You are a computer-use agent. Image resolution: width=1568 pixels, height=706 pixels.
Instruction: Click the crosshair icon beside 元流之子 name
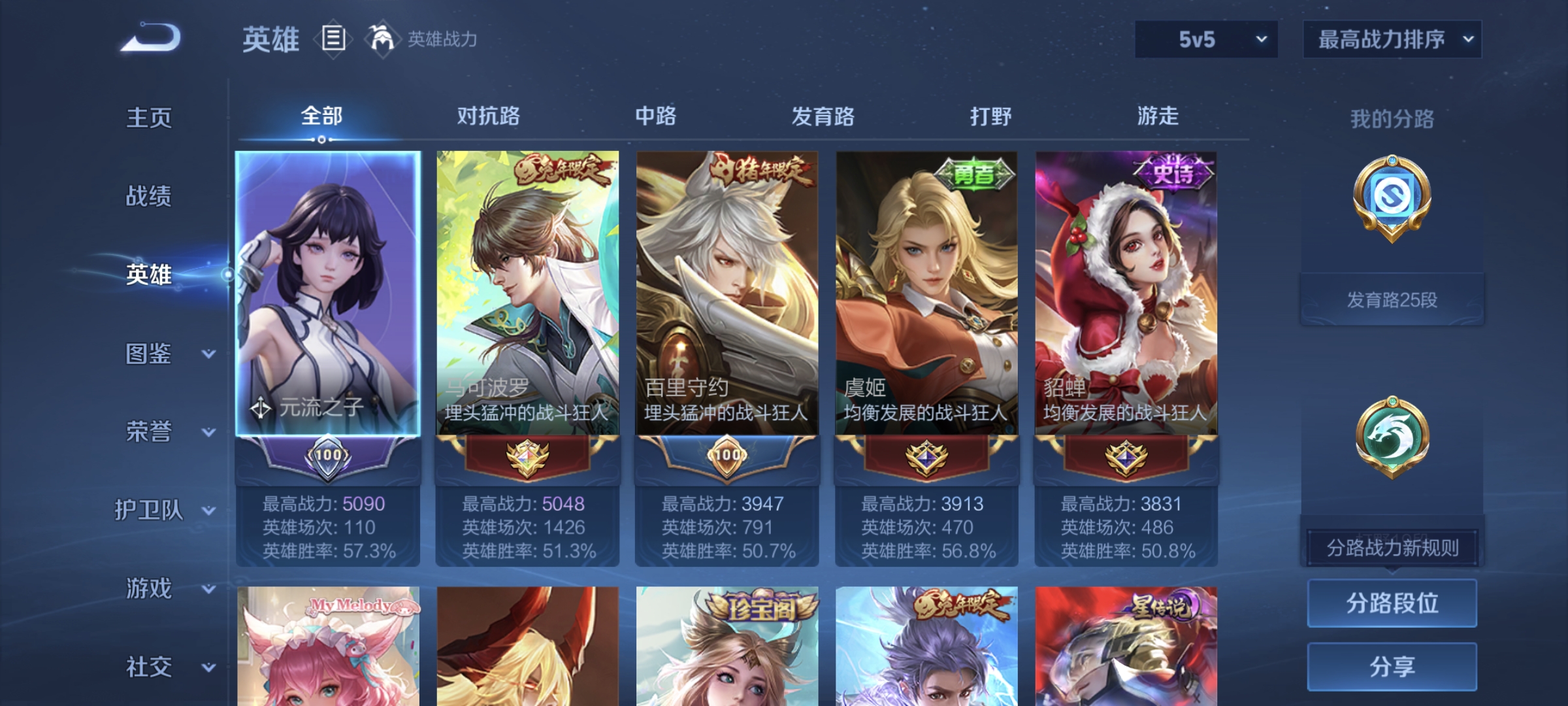(x=261, y=407)
